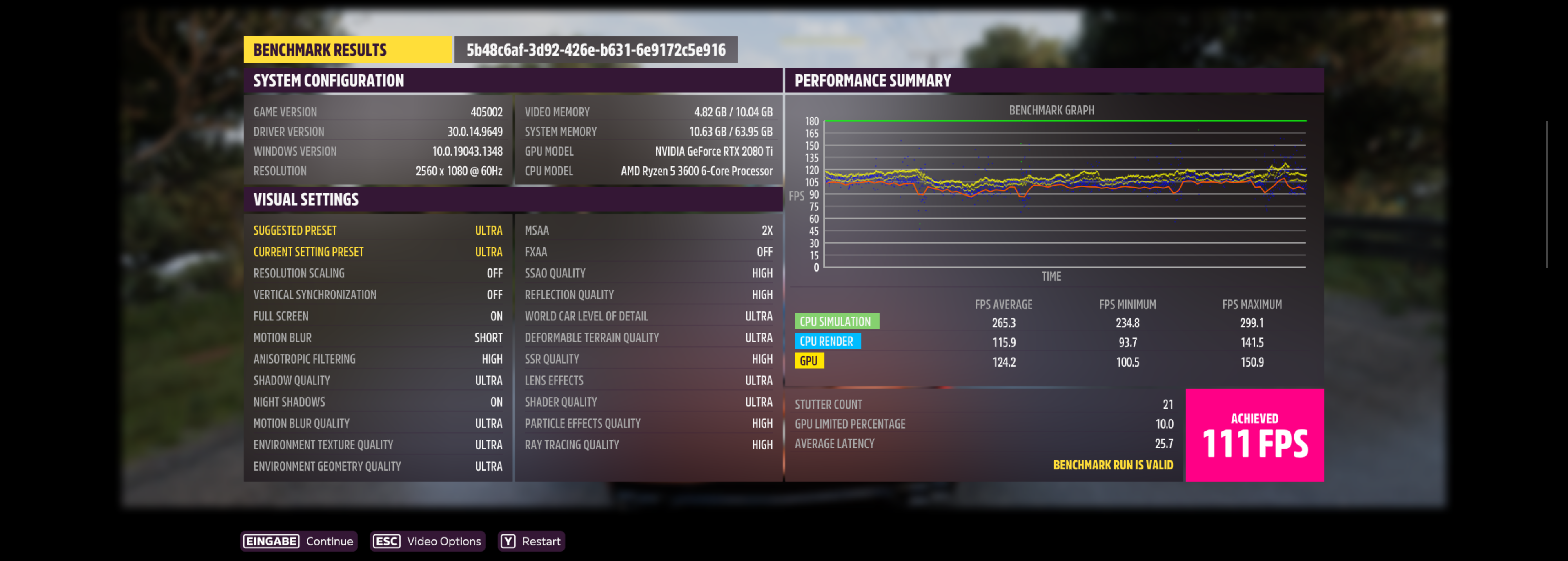Disable NIGHT SHADOWS setting
1568x561 pixels.
click(377, 401)
